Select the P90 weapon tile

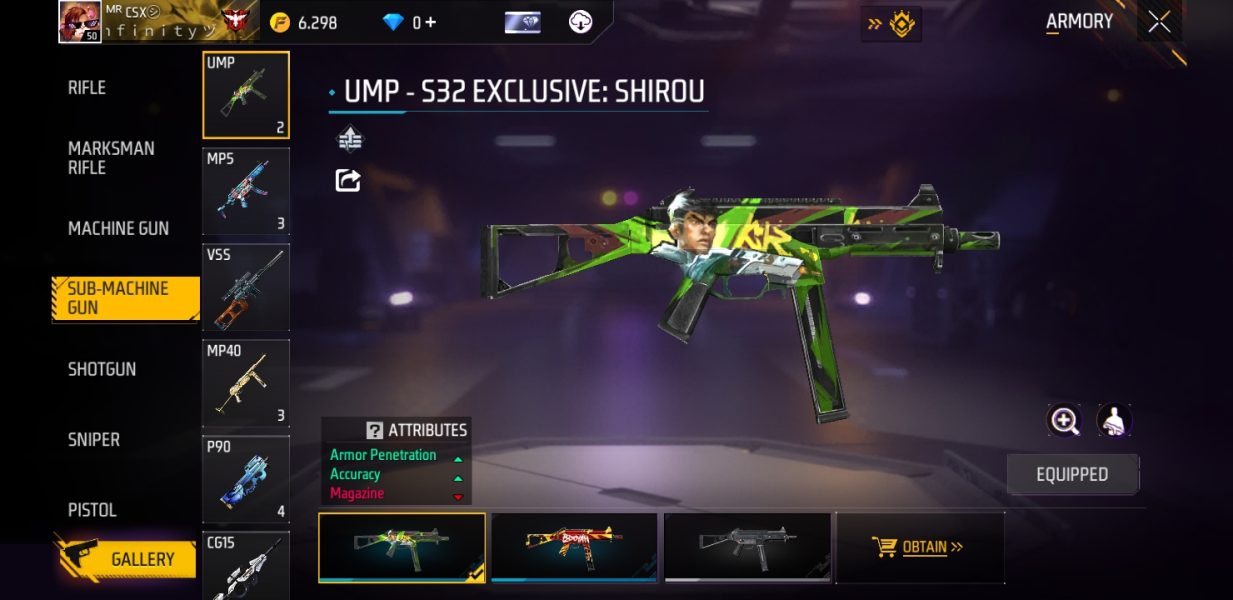[x=246, y=479]
